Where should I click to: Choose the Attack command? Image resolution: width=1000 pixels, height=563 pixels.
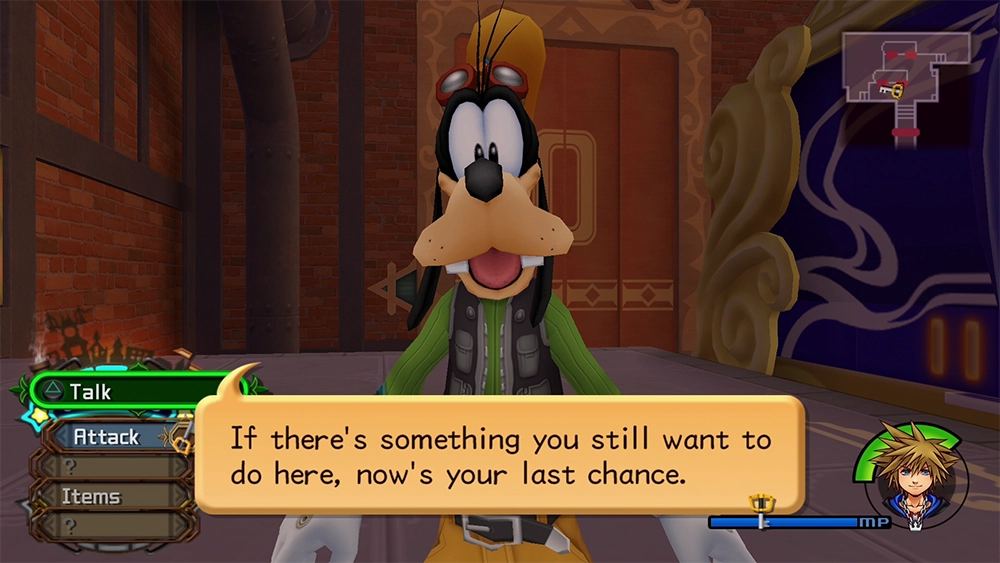pos(110,437)
